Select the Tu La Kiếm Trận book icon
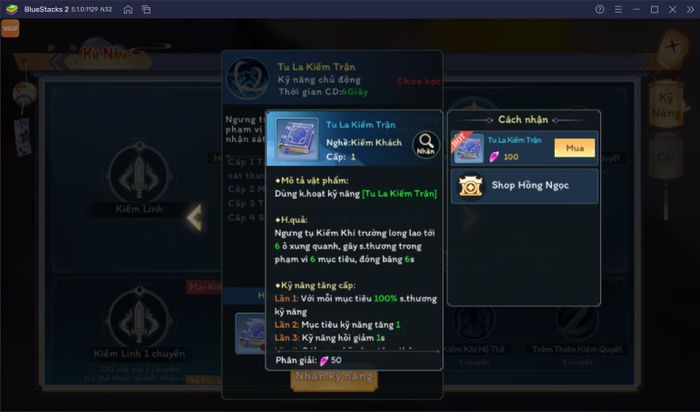Image resolution: width=700 pixels, height=412 pixels. point(297,139)
